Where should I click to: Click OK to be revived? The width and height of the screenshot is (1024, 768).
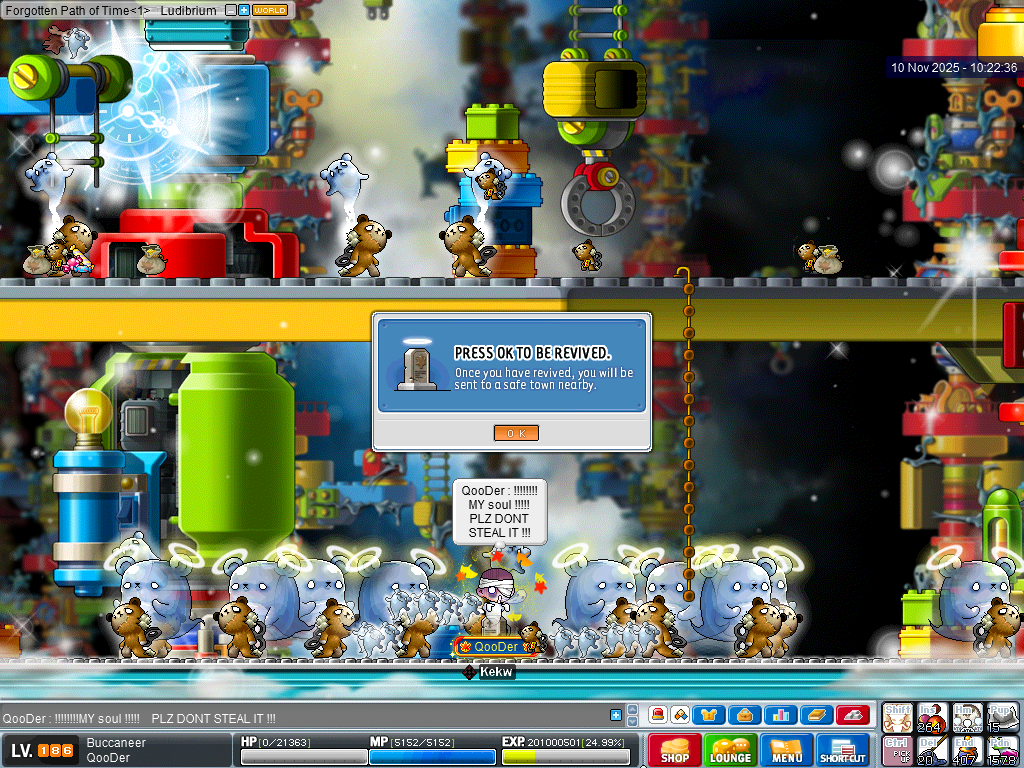516,432
